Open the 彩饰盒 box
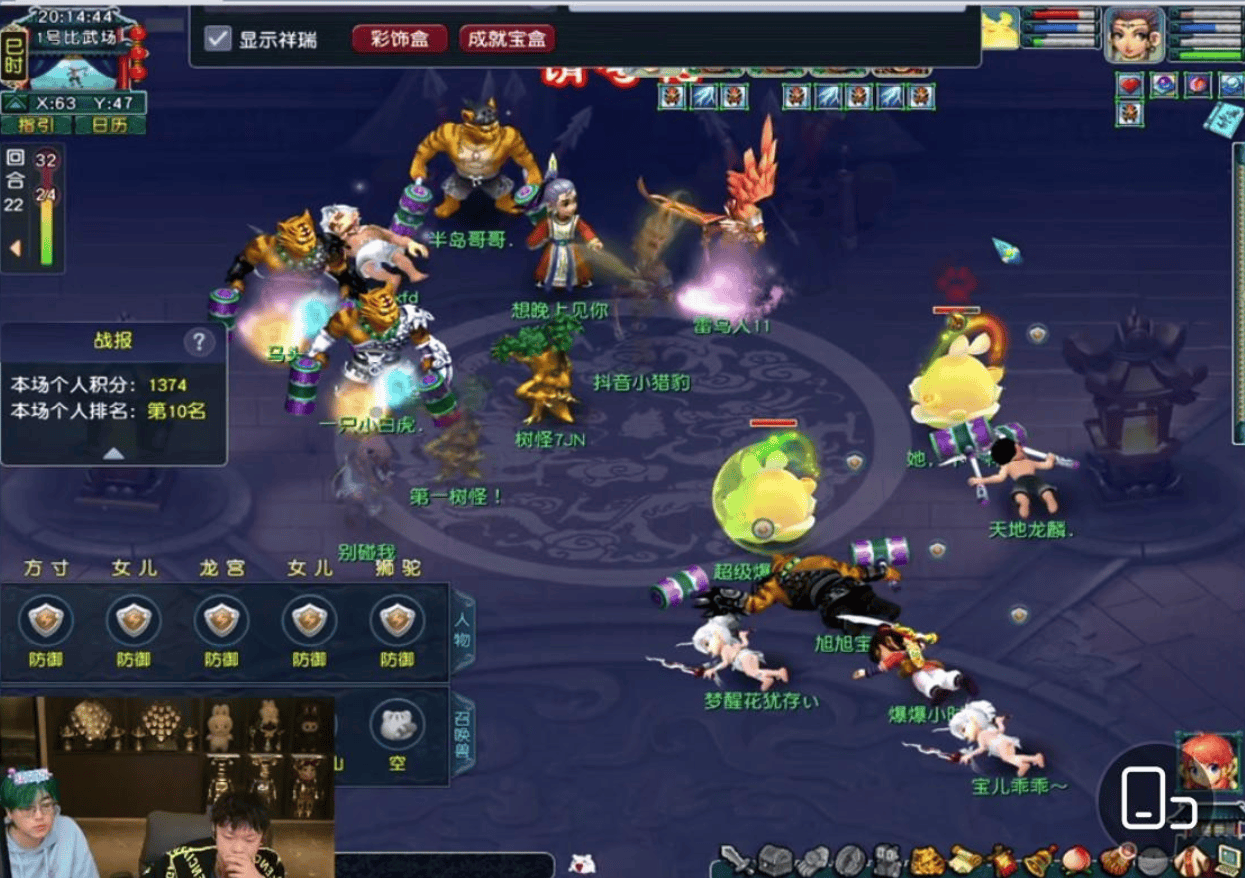Image resolution: width=1245 pixels, height=878 pixels. point(399,39)
